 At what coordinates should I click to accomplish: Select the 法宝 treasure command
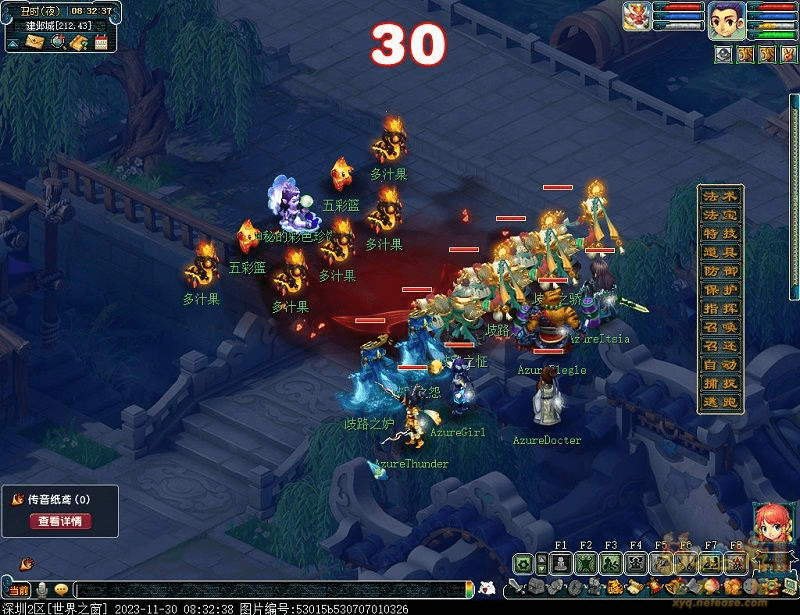(x=720, y=215)
